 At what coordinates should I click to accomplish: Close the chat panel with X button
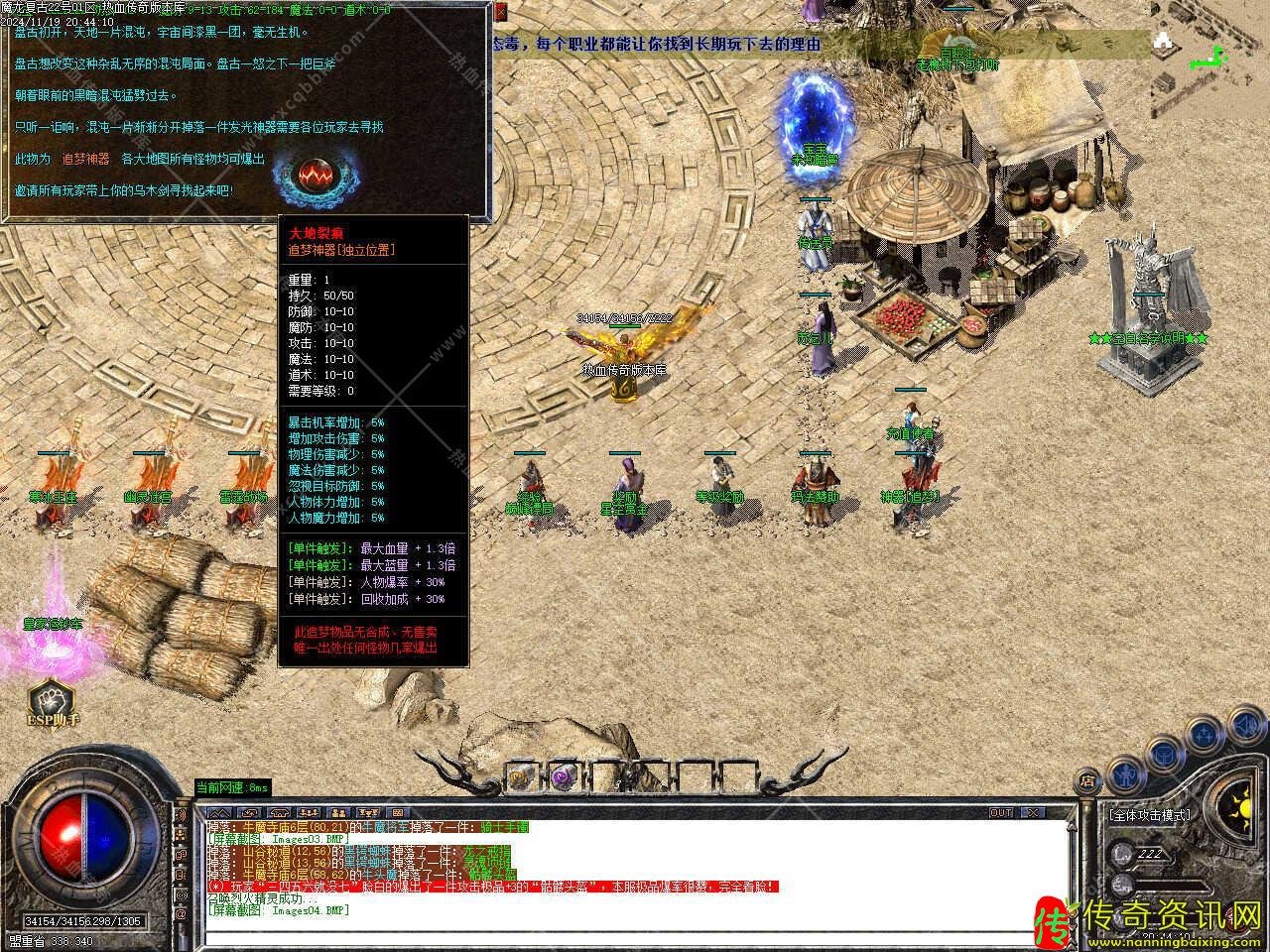1033,812
